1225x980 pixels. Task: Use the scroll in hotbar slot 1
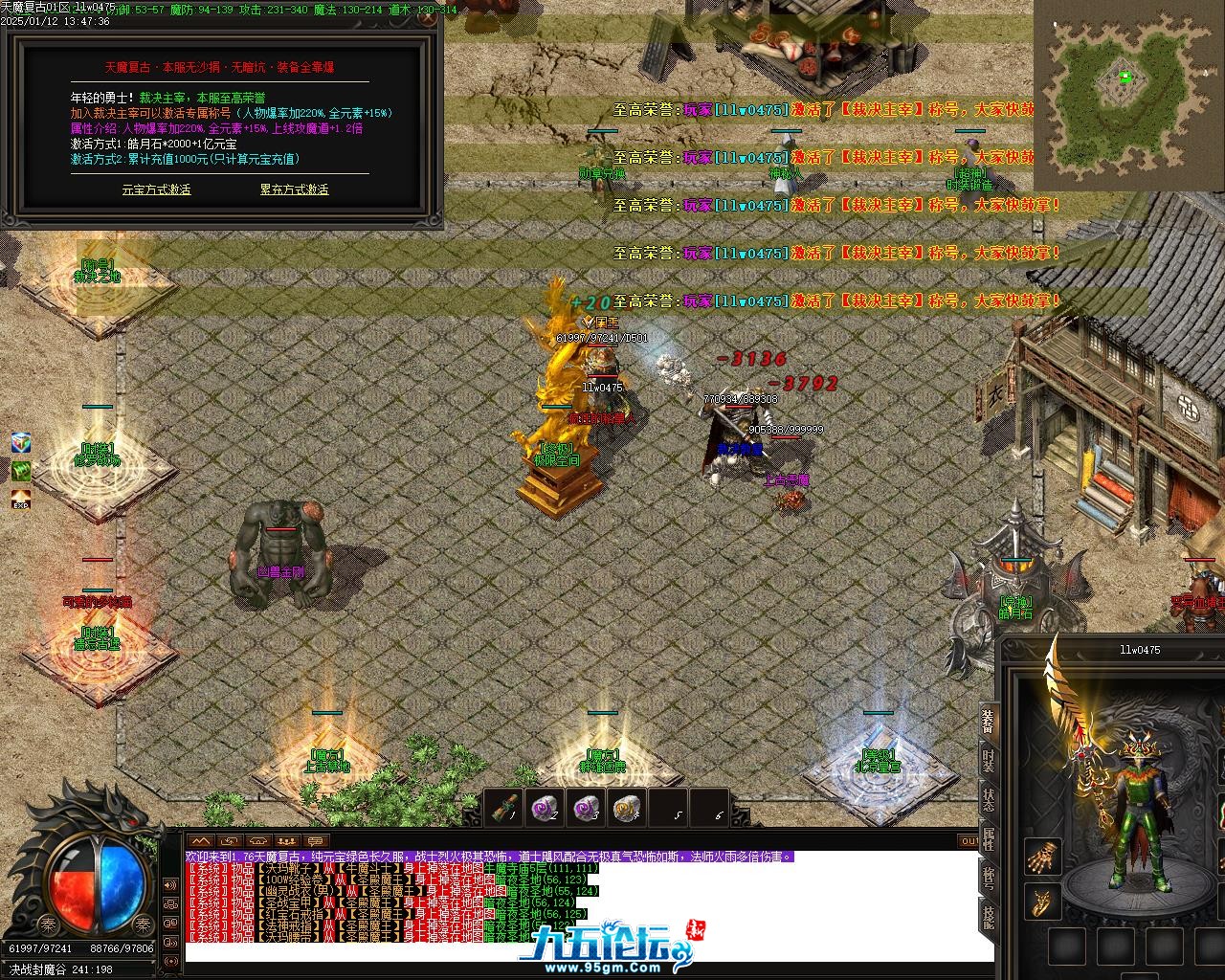(x=506, y=809)
